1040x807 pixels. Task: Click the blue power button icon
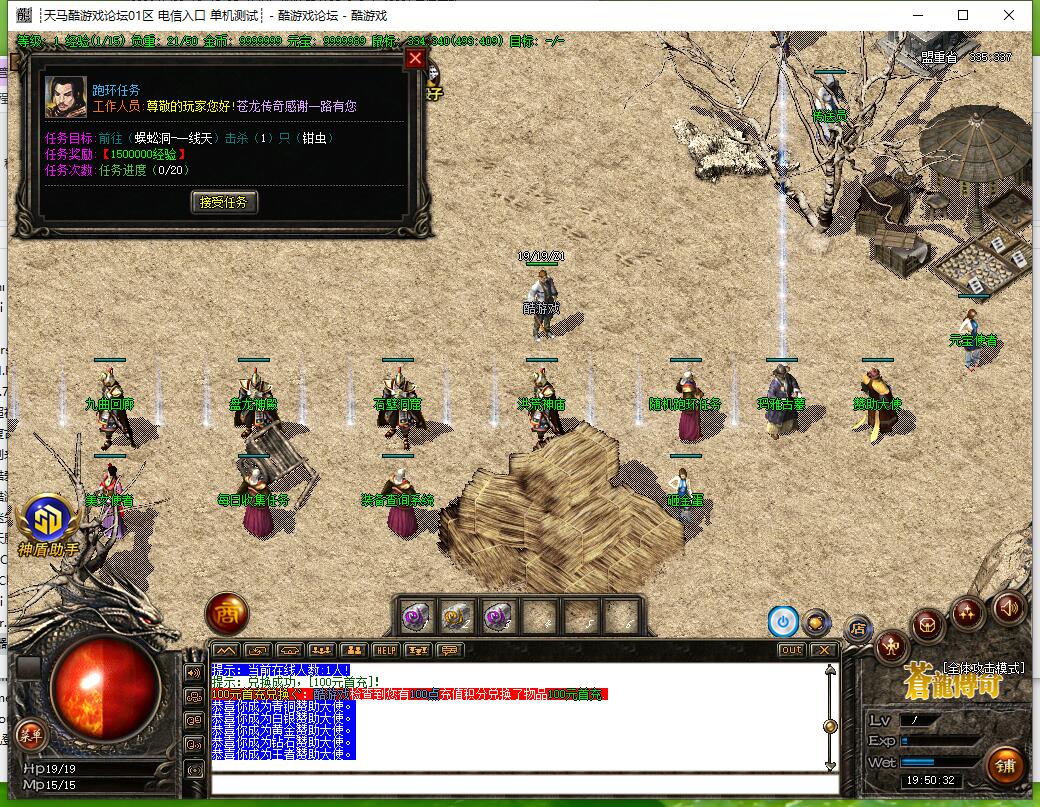point(783,621)
